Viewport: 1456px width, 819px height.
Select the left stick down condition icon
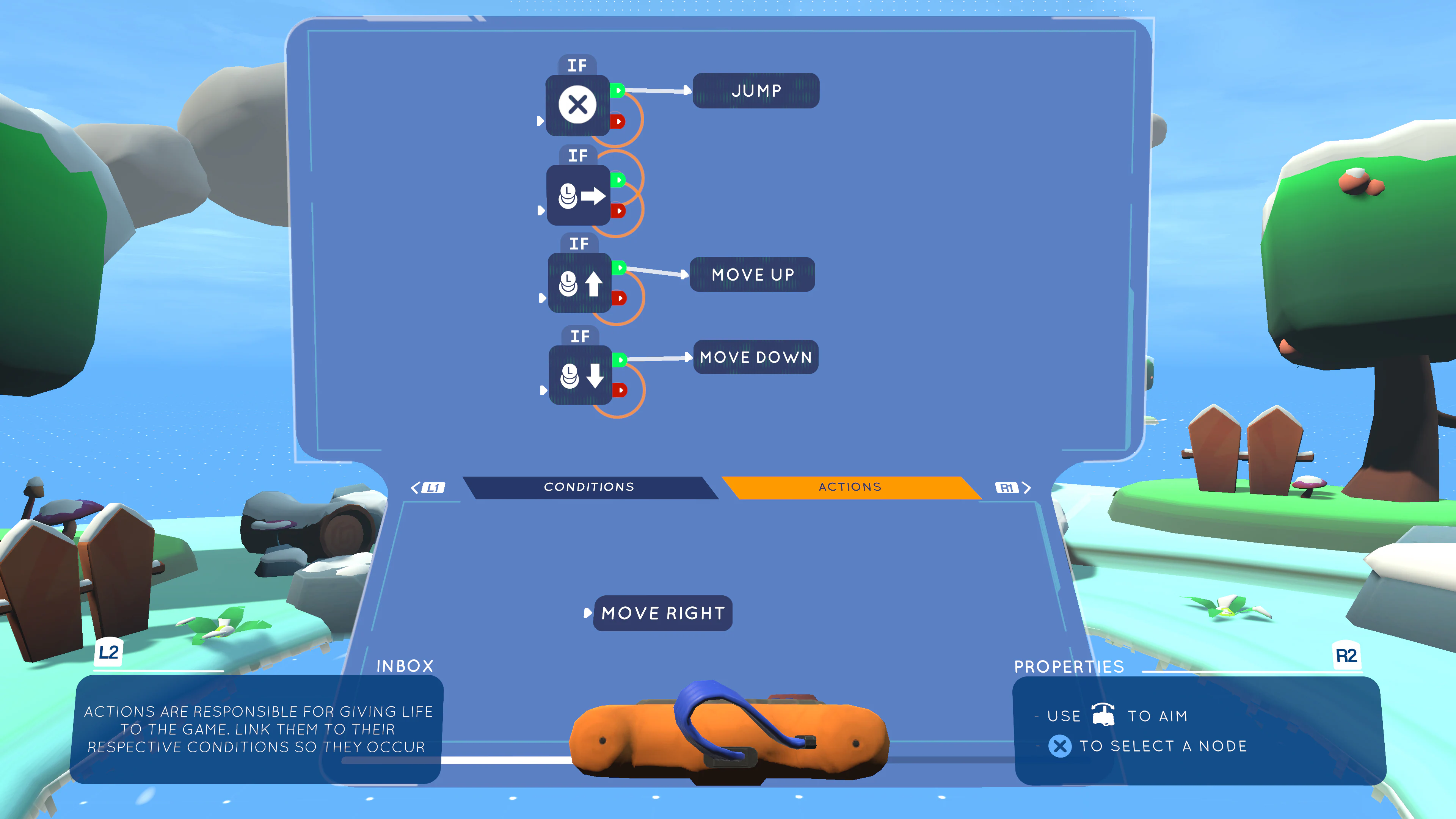580,377
